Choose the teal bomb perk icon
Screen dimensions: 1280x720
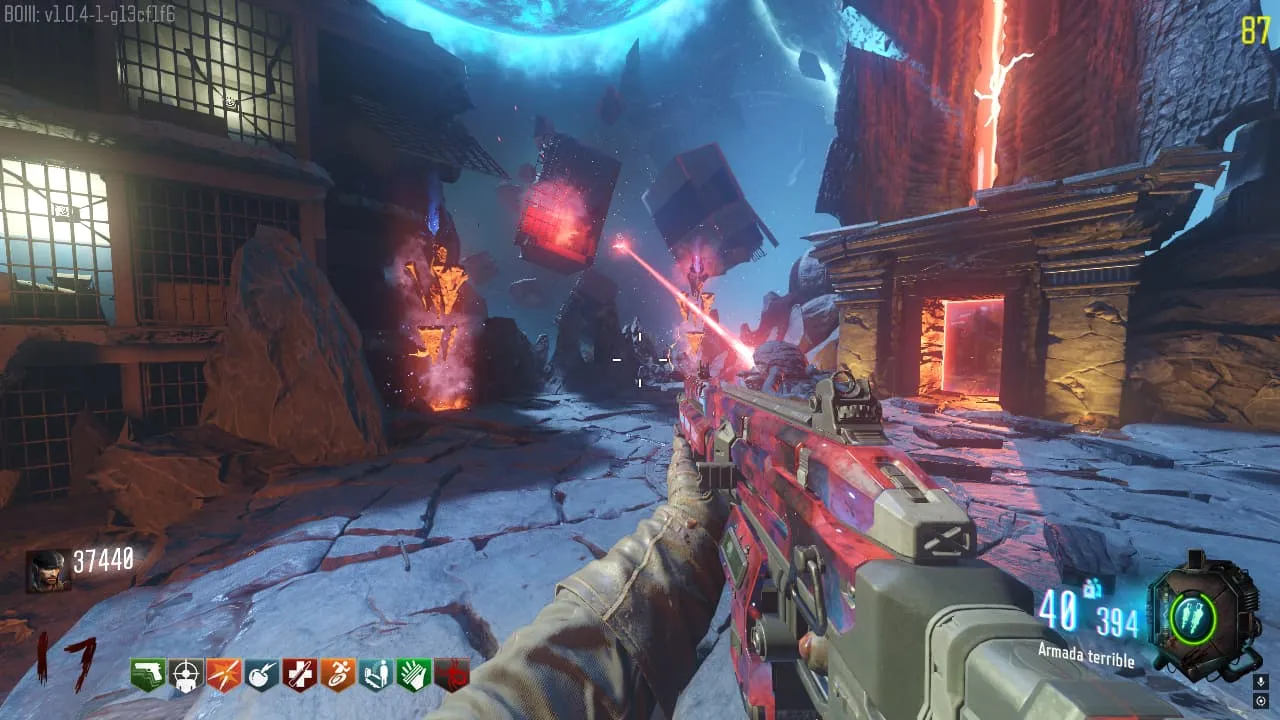(262, 675)
